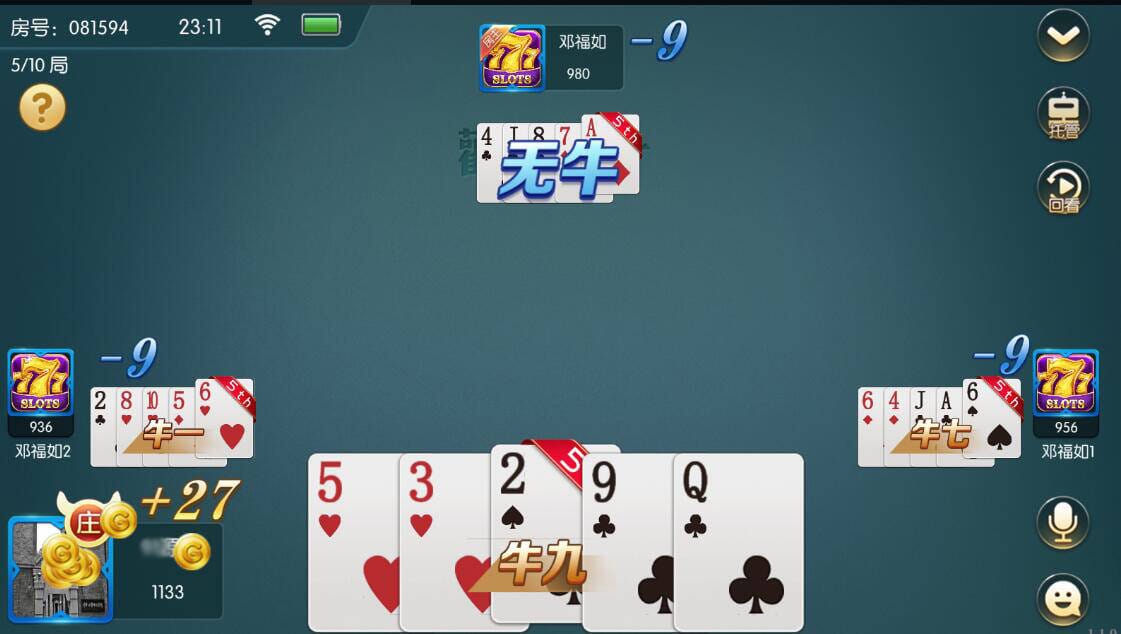Open the emoji smiley chat button
Viewport: 1121px width, 634px height.
[1062, 598]
